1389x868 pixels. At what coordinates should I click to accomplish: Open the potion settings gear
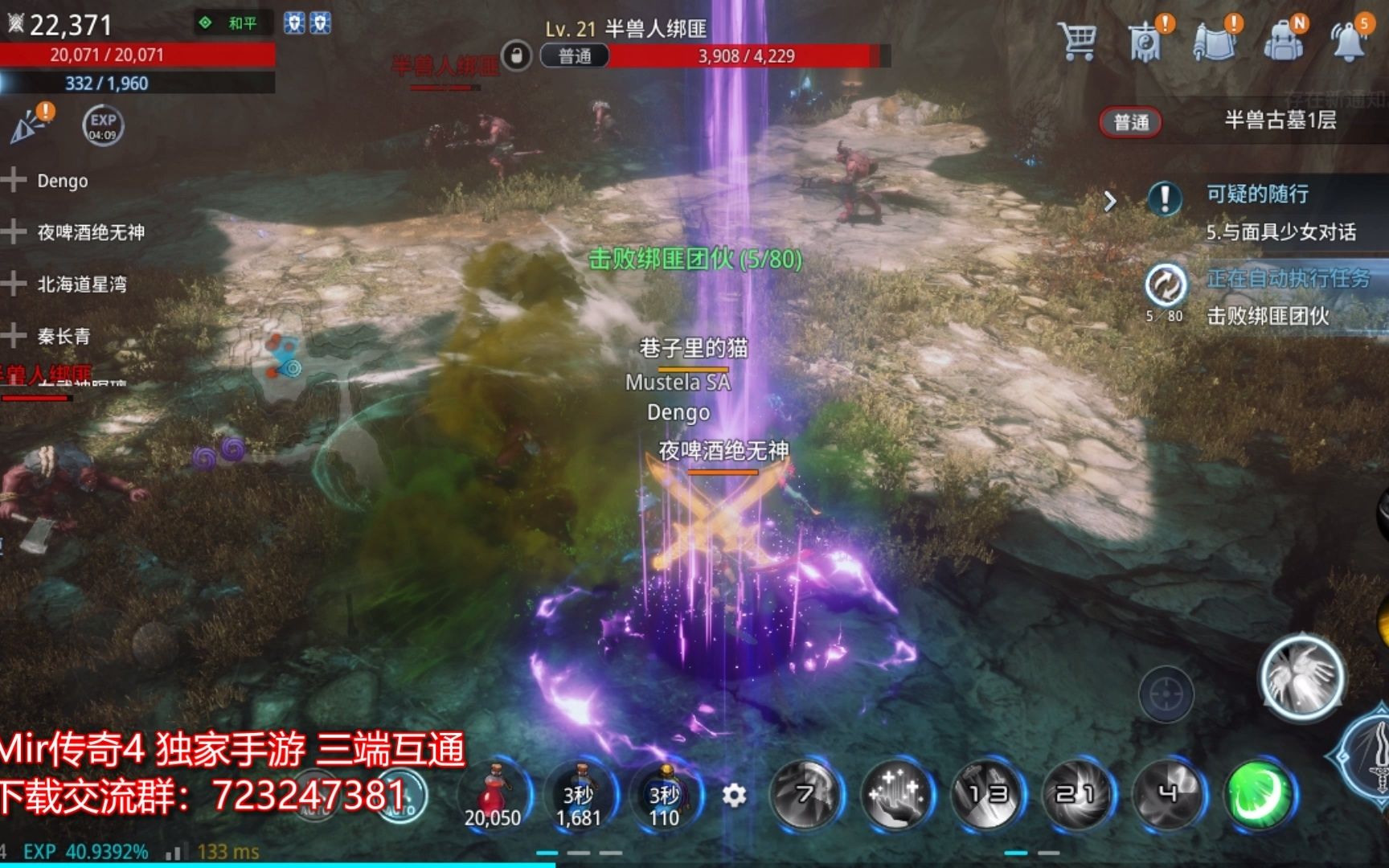tap(734, 796)
